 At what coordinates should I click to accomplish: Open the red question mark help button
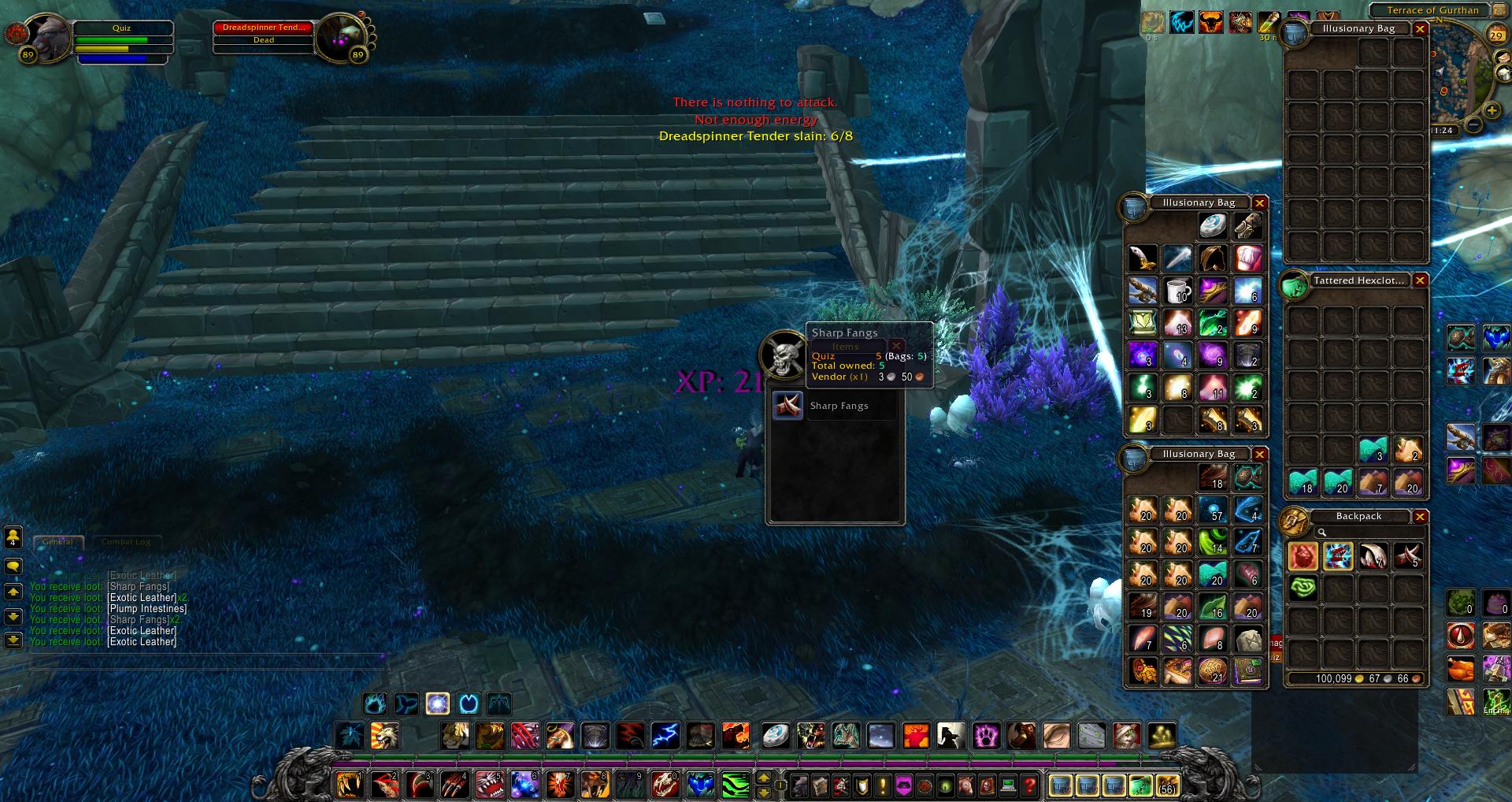pyautogui.click(x=1028, y=785)
